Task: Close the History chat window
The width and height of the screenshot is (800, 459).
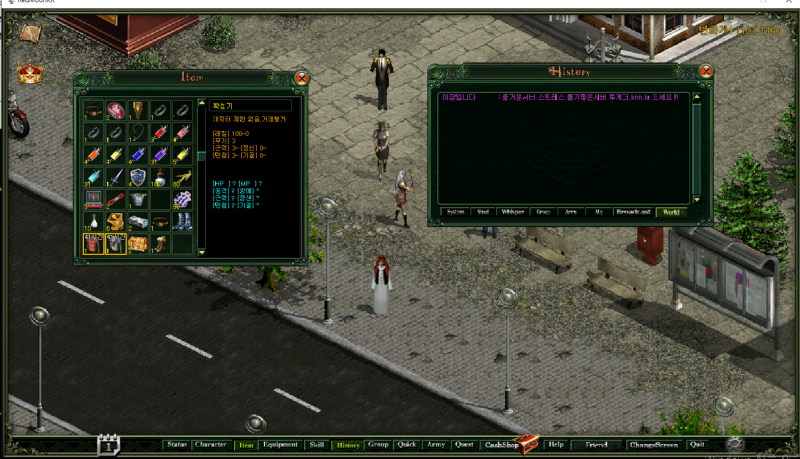Action: [706, 72]
